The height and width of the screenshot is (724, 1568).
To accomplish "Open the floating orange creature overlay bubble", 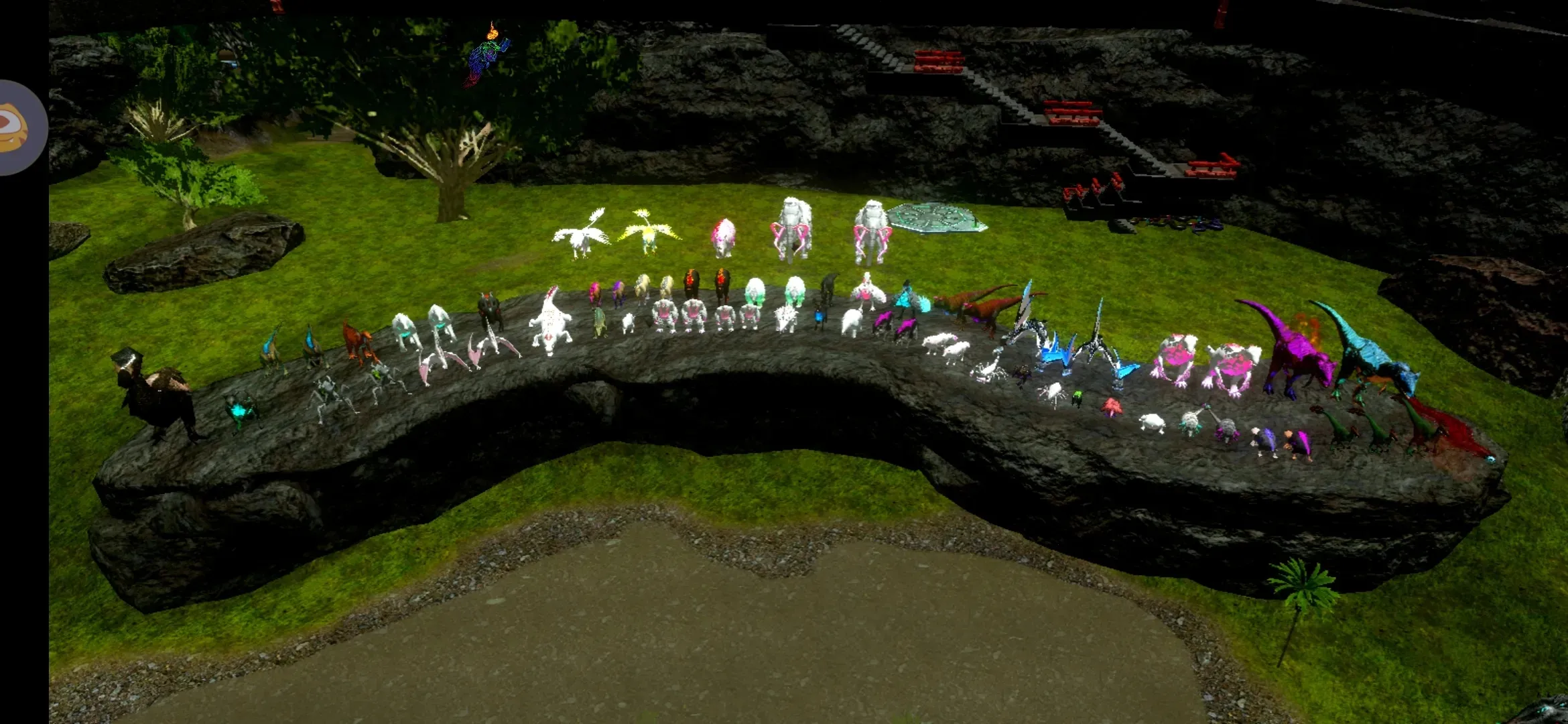I will (19, 127).
